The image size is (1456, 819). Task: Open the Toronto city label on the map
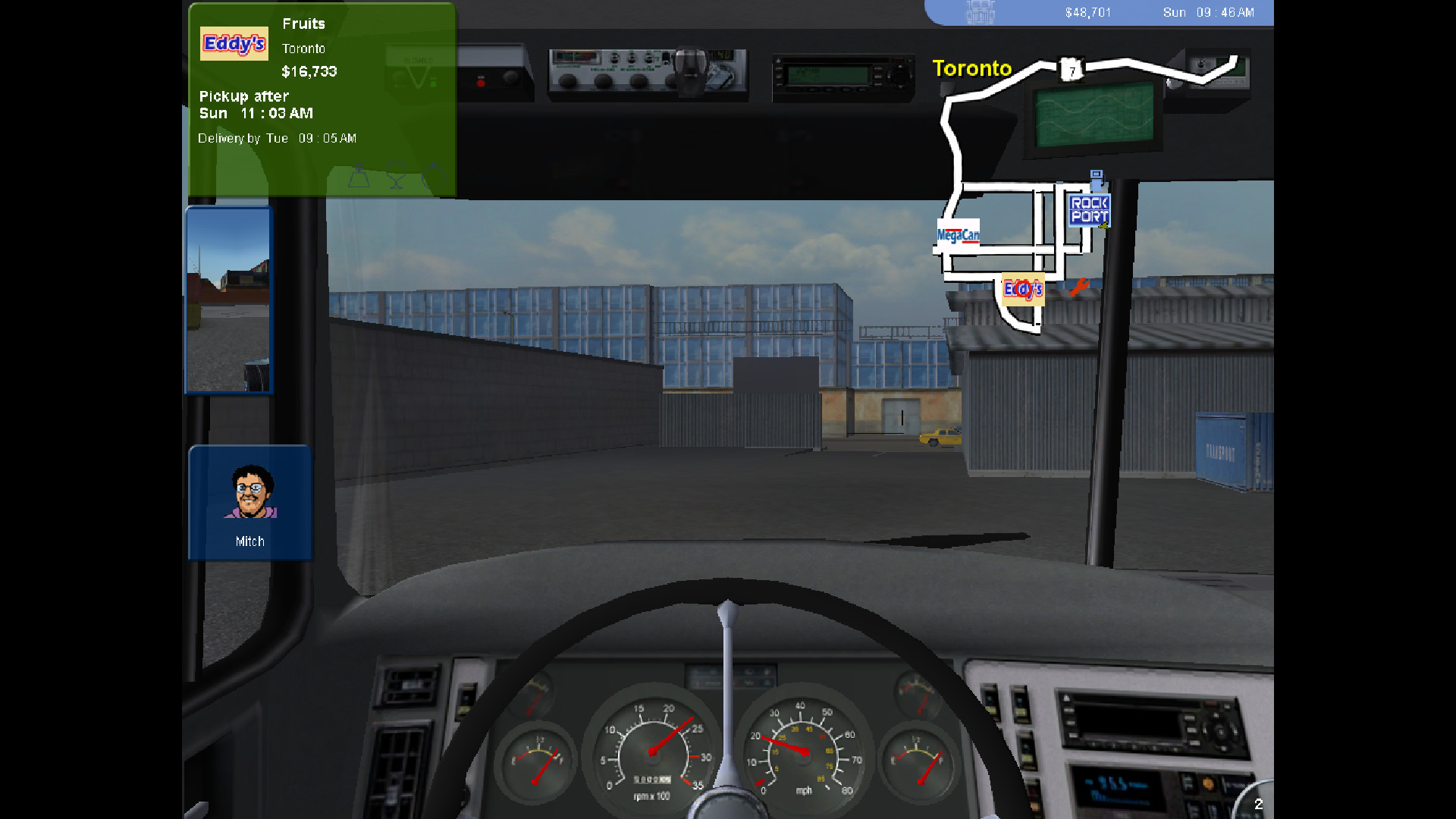pos(971,68)
